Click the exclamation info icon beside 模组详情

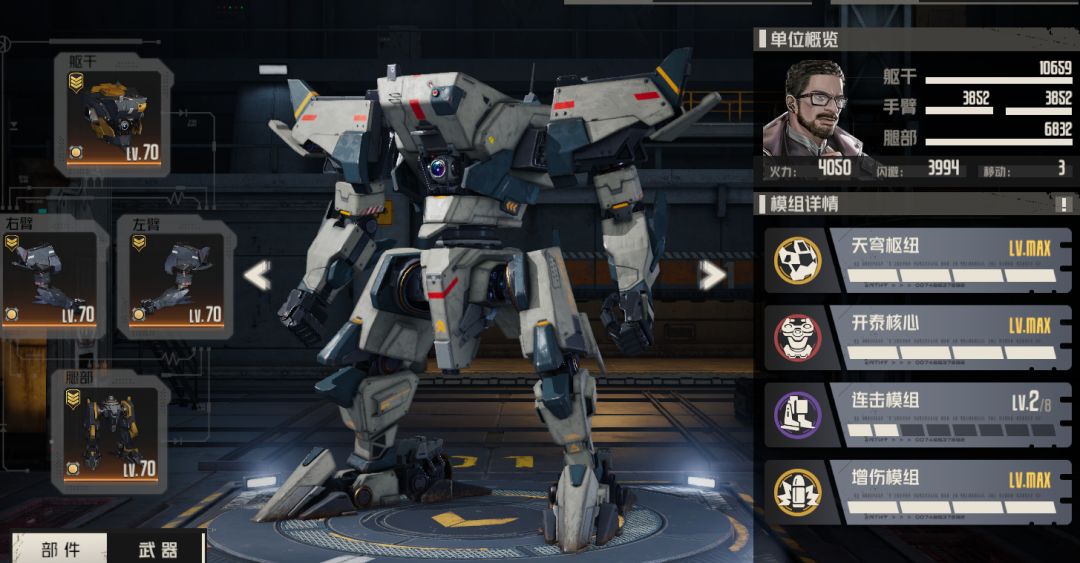pyautogui.click(x=1063, y=204)
